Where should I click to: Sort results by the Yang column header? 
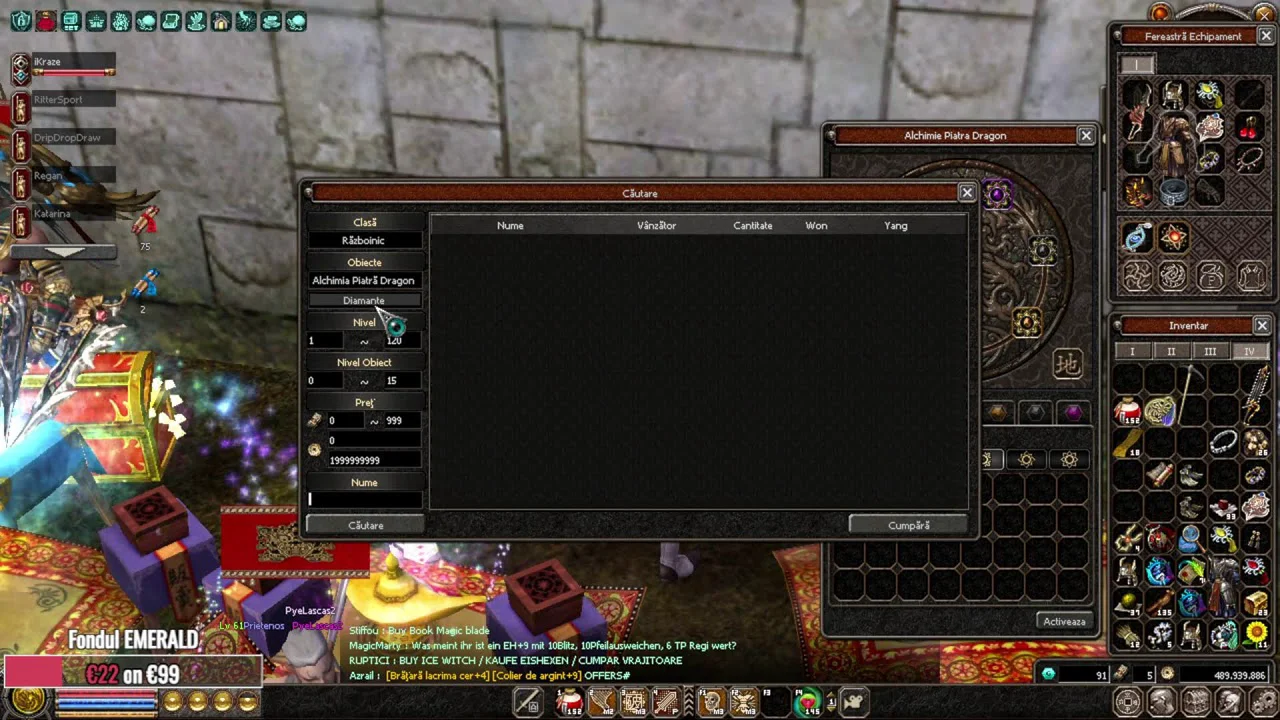point(896,226)
